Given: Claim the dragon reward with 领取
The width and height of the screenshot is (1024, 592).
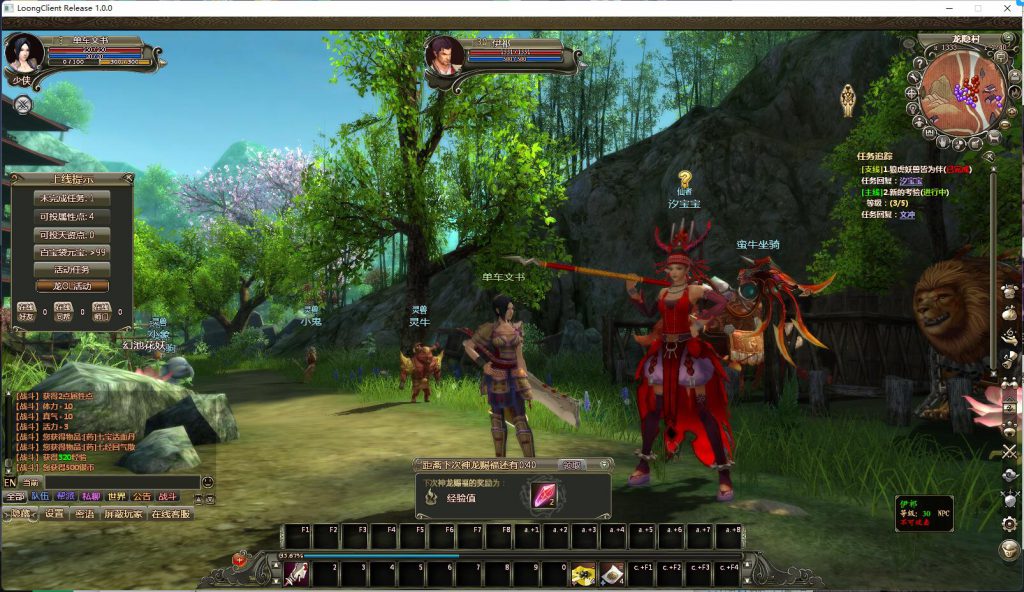Looking at the screenshot, I should click(571, 465).
